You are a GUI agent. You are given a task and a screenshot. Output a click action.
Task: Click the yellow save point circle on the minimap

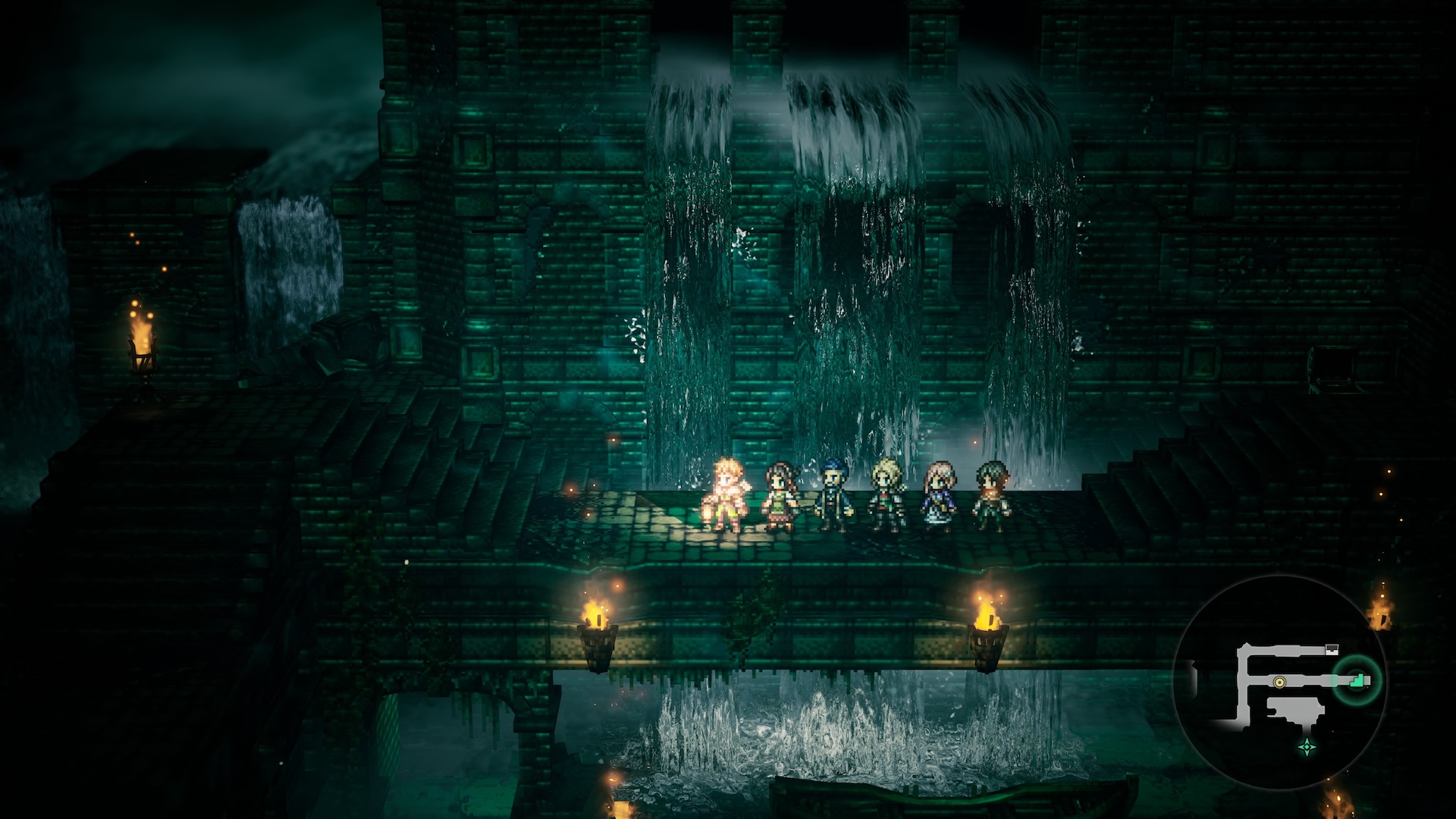click(1279, 682)
